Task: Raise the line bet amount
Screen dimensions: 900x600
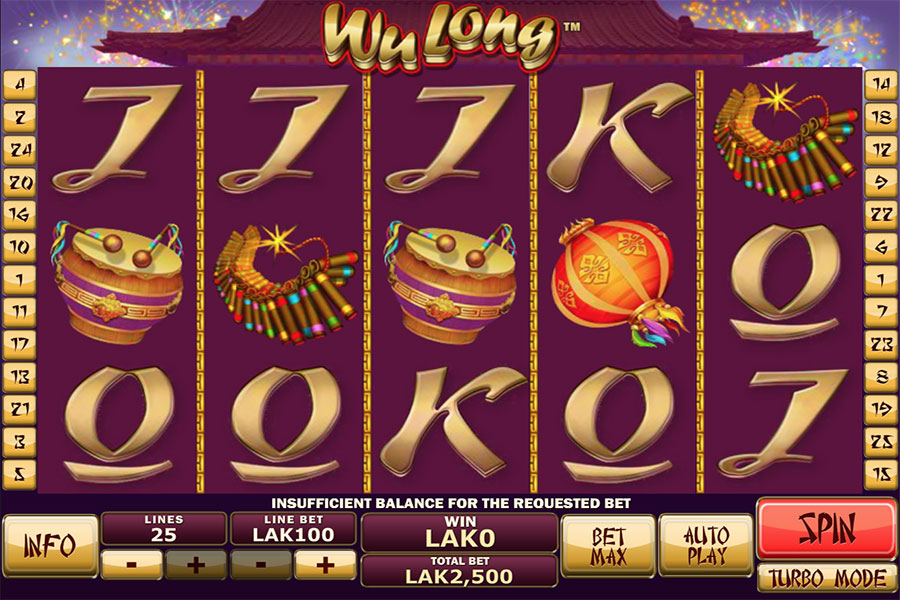Action: pos(324,565)
